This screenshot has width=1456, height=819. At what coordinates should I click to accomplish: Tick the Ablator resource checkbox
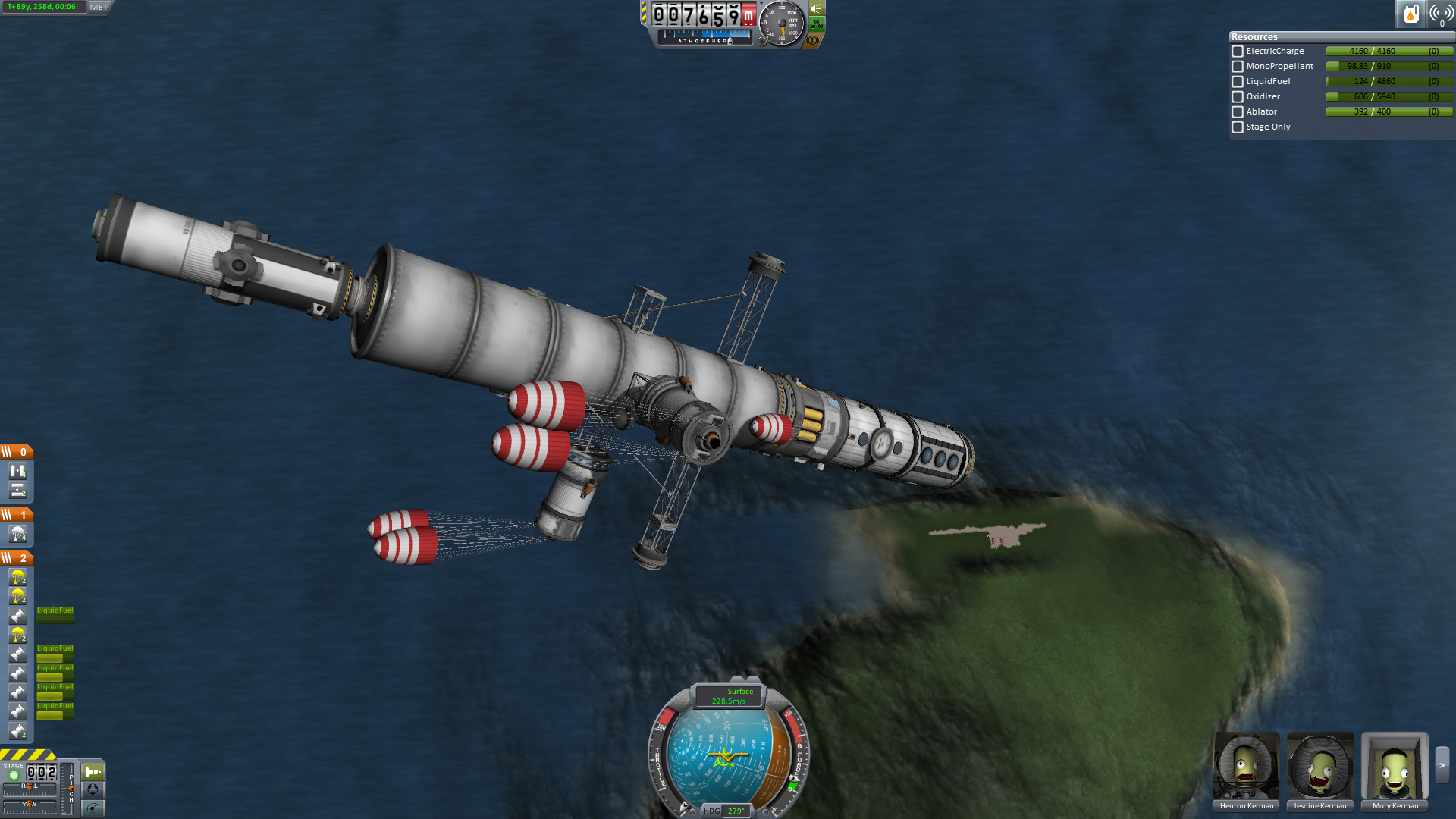click(1238, 112)
